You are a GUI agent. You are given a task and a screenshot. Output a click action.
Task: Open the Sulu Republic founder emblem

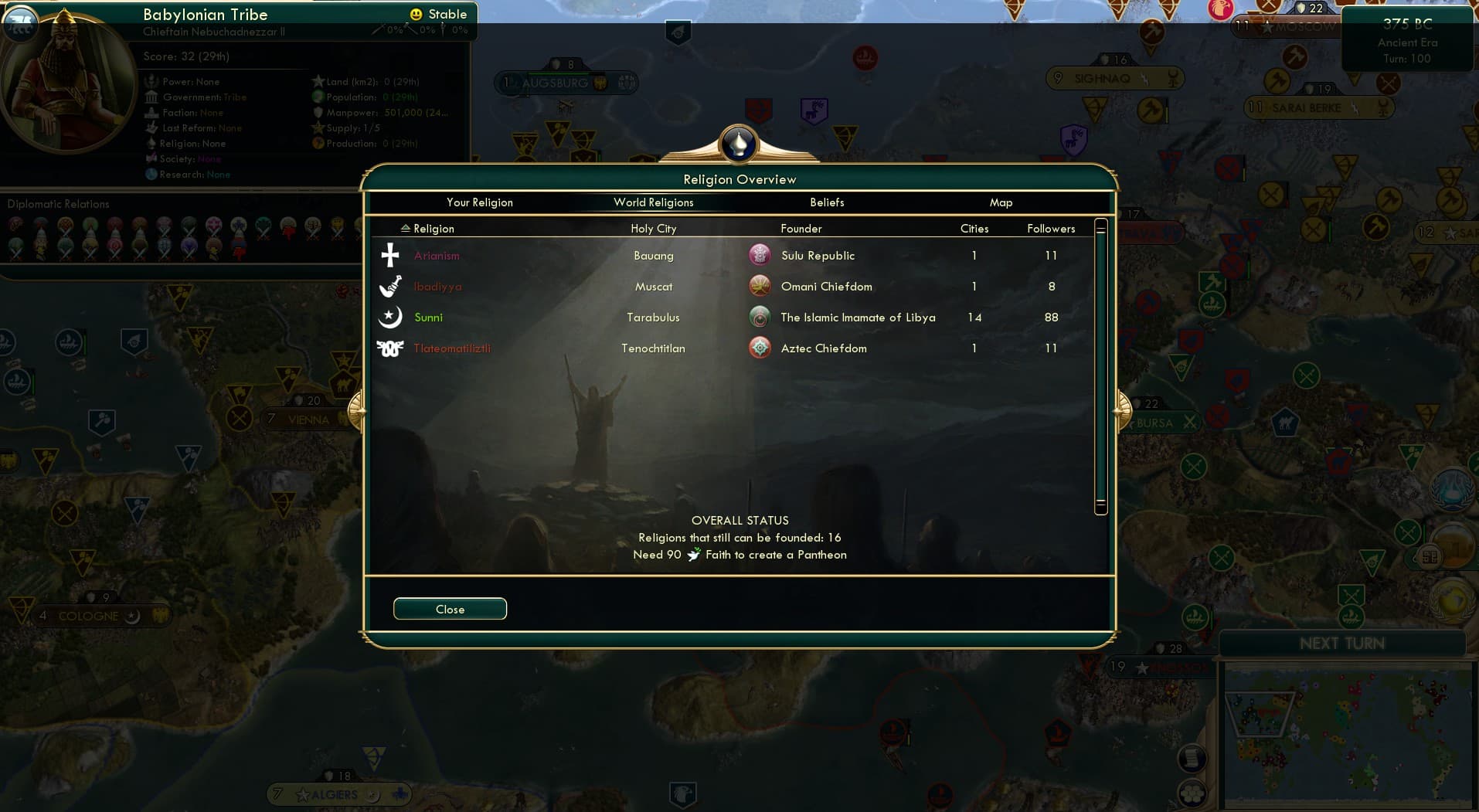coord(760,254)
